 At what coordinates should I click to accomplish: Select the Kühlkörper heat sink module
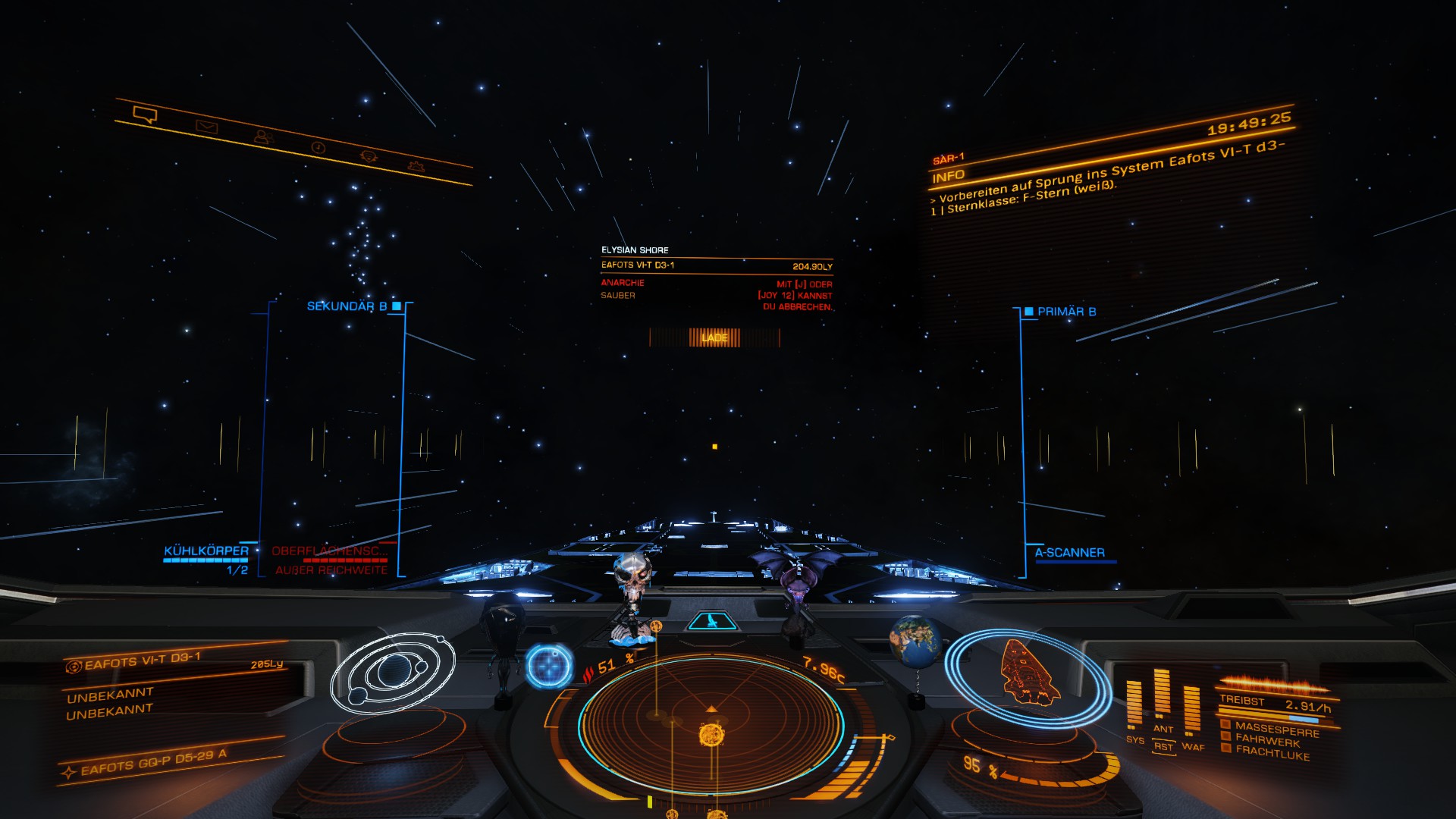coord(206,551)
